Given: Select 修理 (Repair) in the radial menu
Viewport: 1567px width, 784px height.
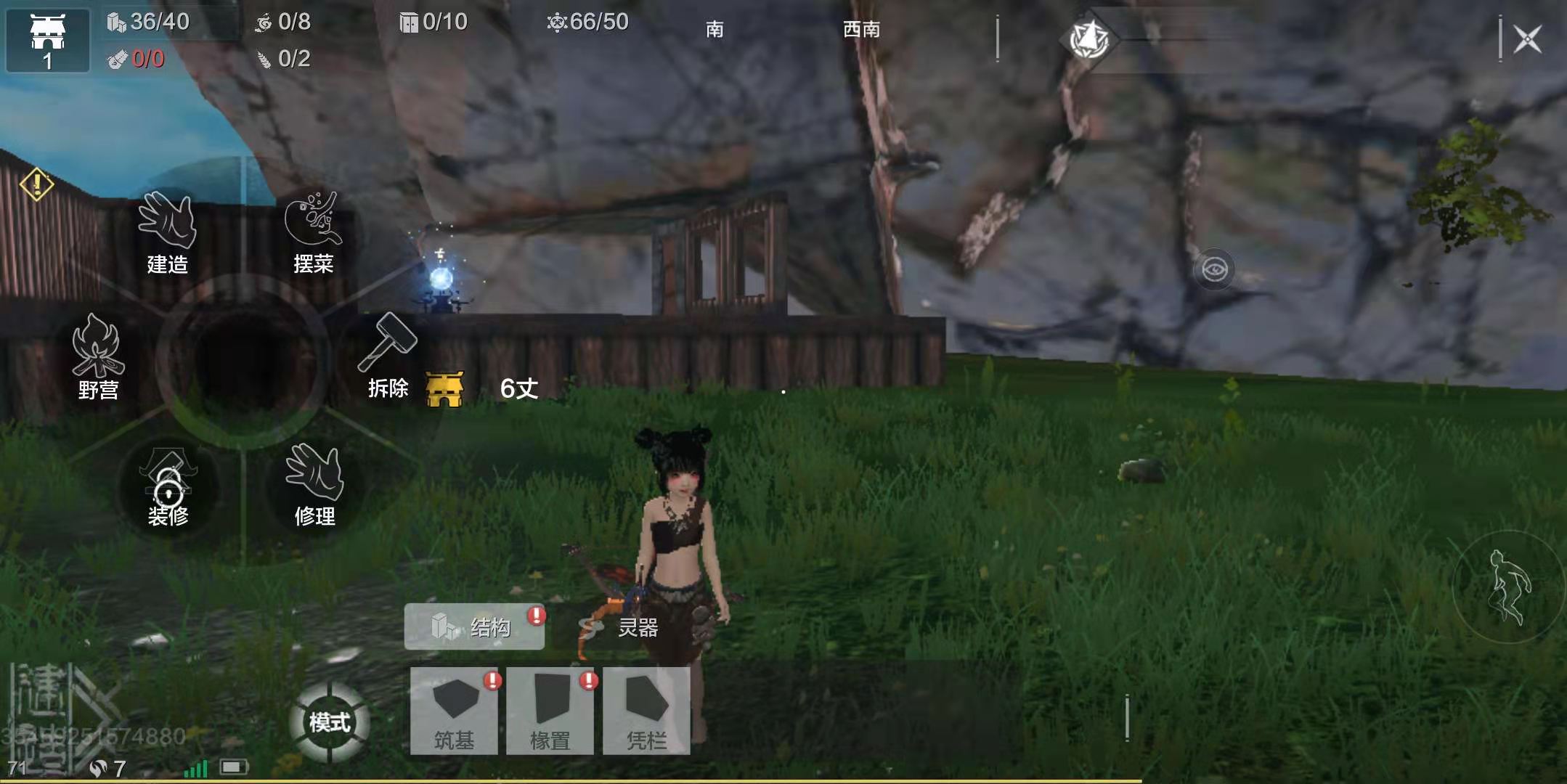Looking at the screenshot, I should 314,485.
